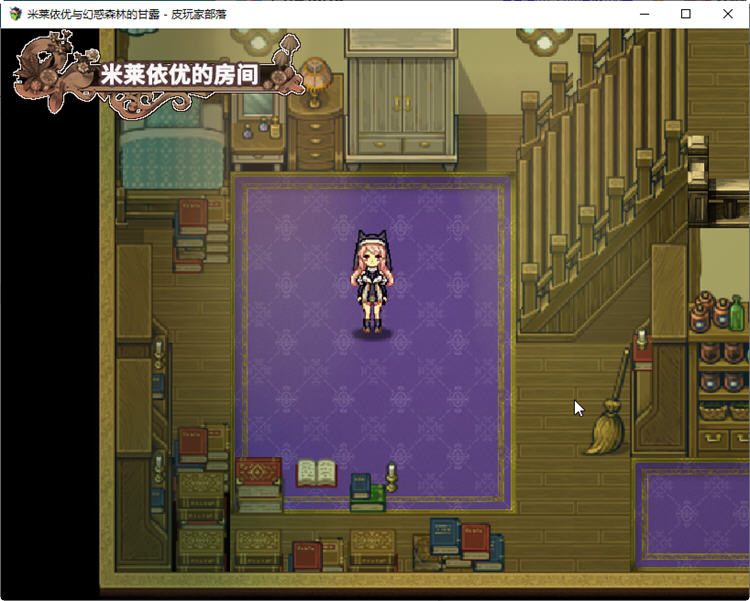Maximize the game window
Viewport: 750px width, 601px height.
click(x=685, y=14)
